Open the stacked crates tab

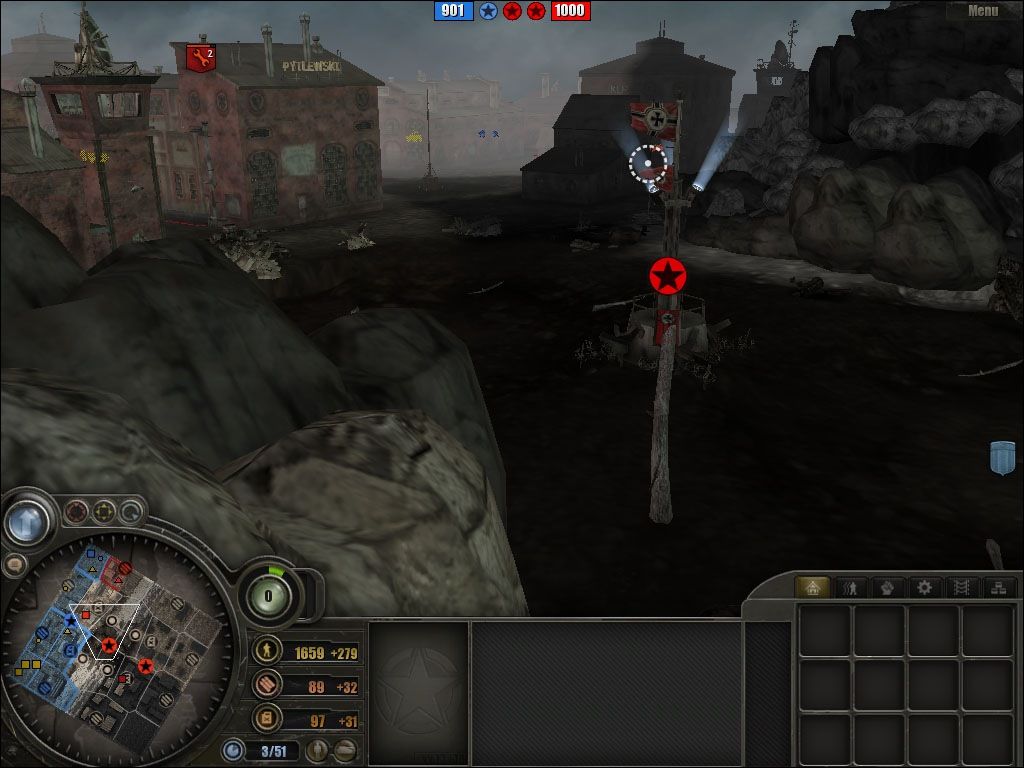coord(997,587)
